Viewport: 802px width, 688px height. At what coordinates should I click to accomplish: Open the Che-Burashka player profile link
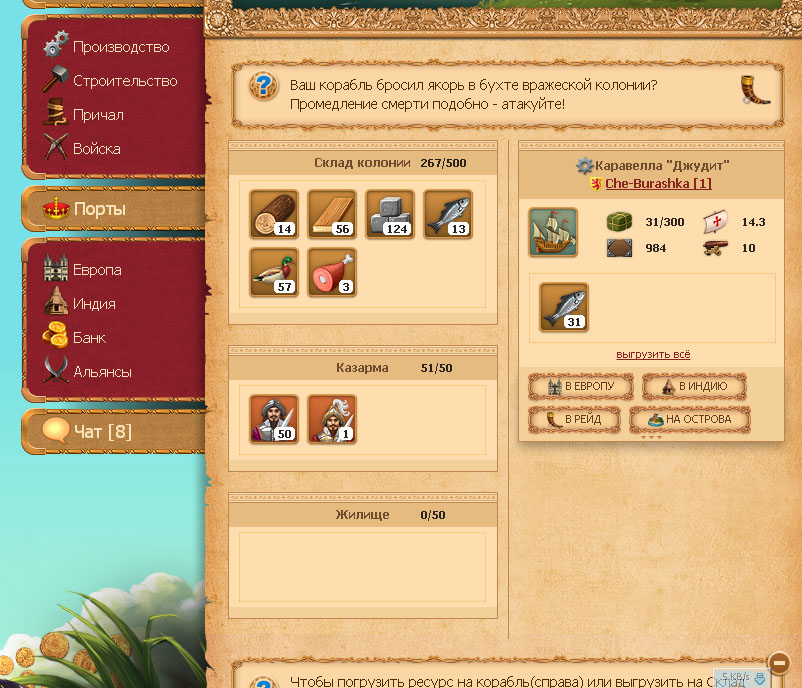pyautogui.click(x=658, y=184)
